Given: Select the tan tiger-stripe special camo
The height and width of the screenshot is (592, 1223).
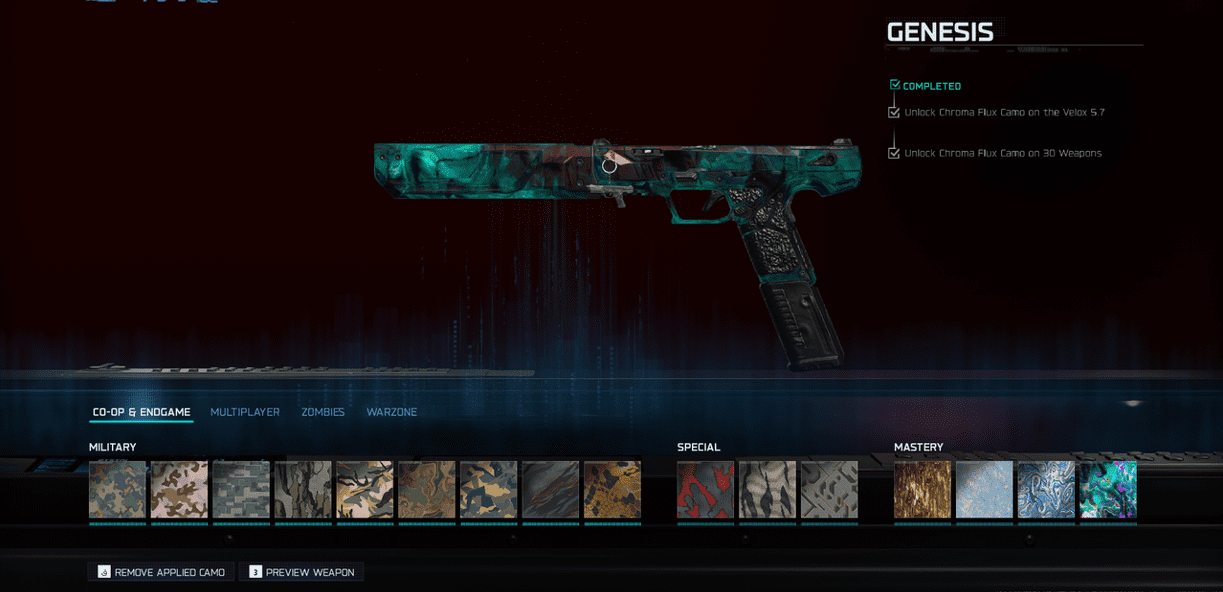Looking at the screenshot, I should [767, 489].
